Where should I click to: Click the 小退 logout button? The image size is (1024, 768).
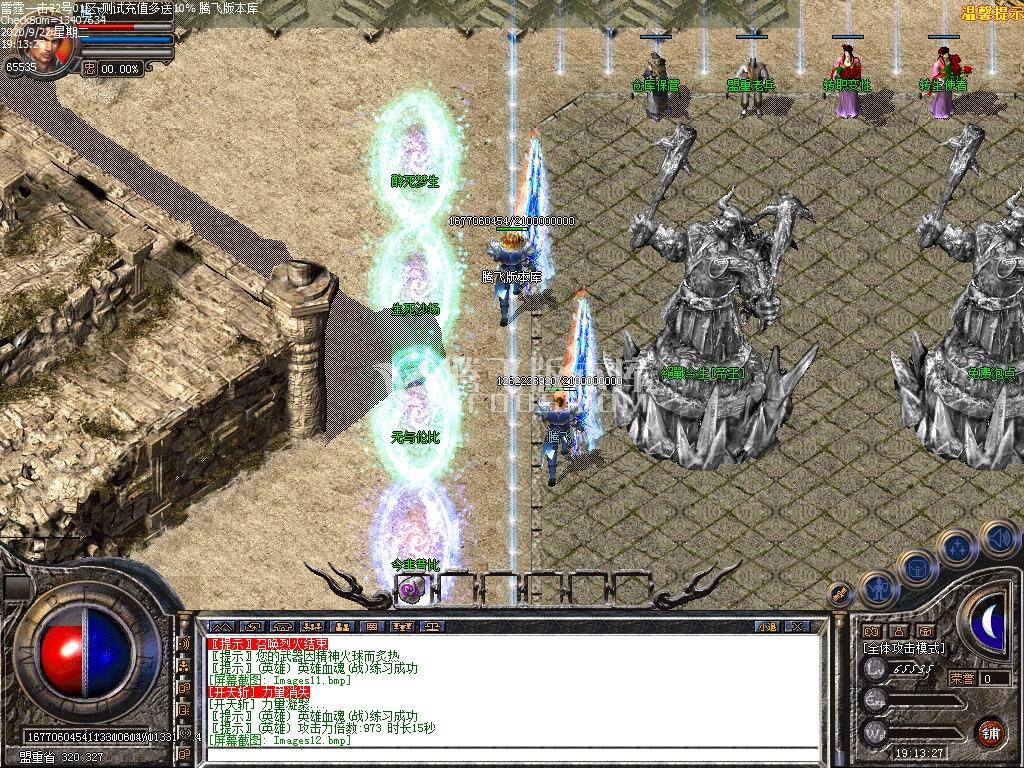[767, 626]
